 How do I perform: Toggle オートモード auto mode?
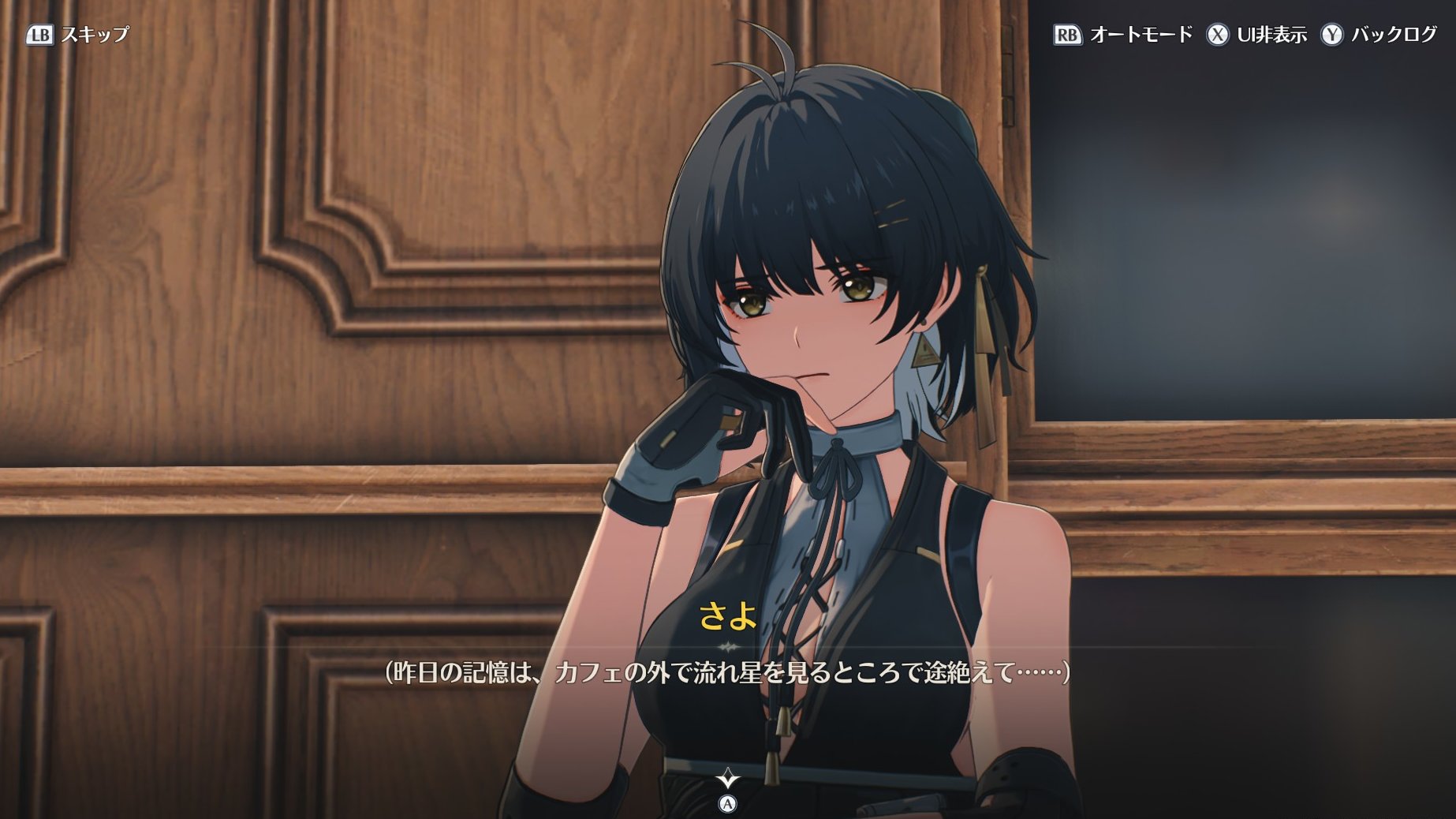1123,35
